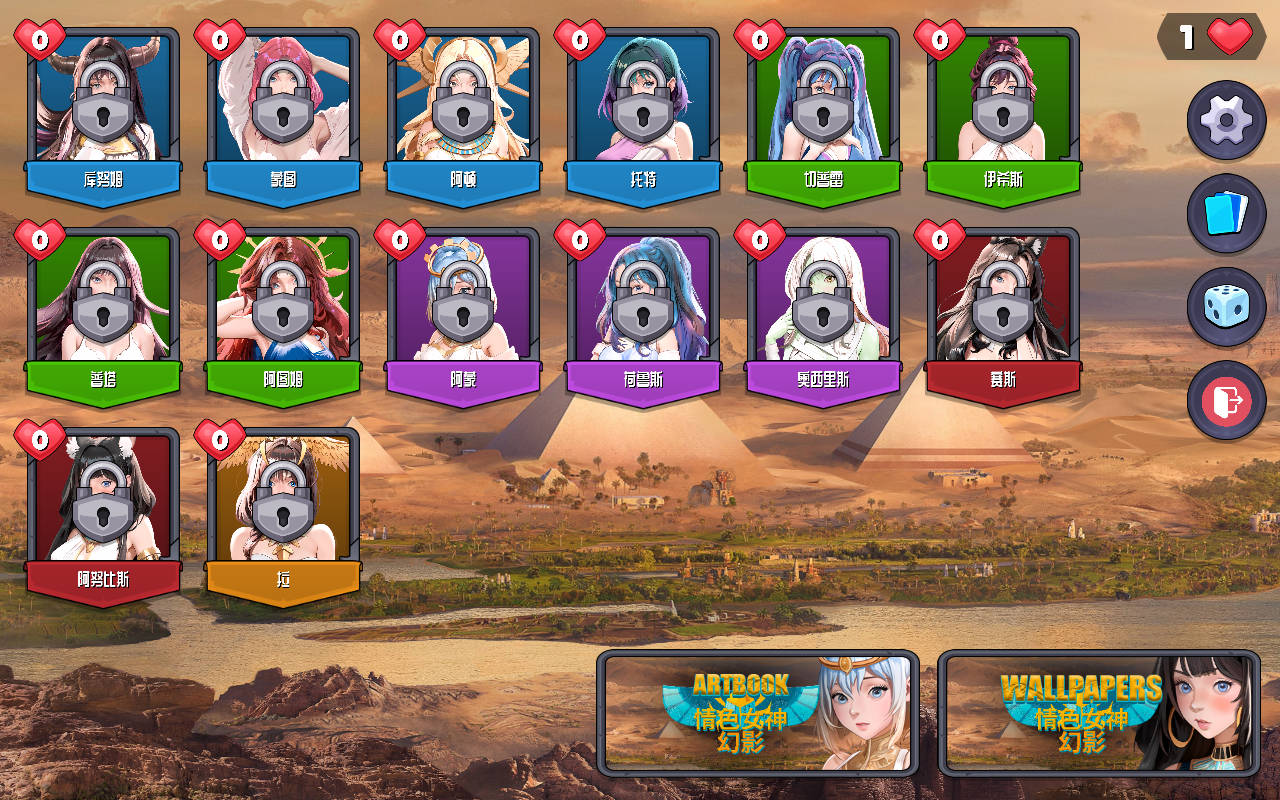The height and width of the screenshot is (800, 1280).
Task: Open the Artbook banner
Action: click(x=758, y=713)
